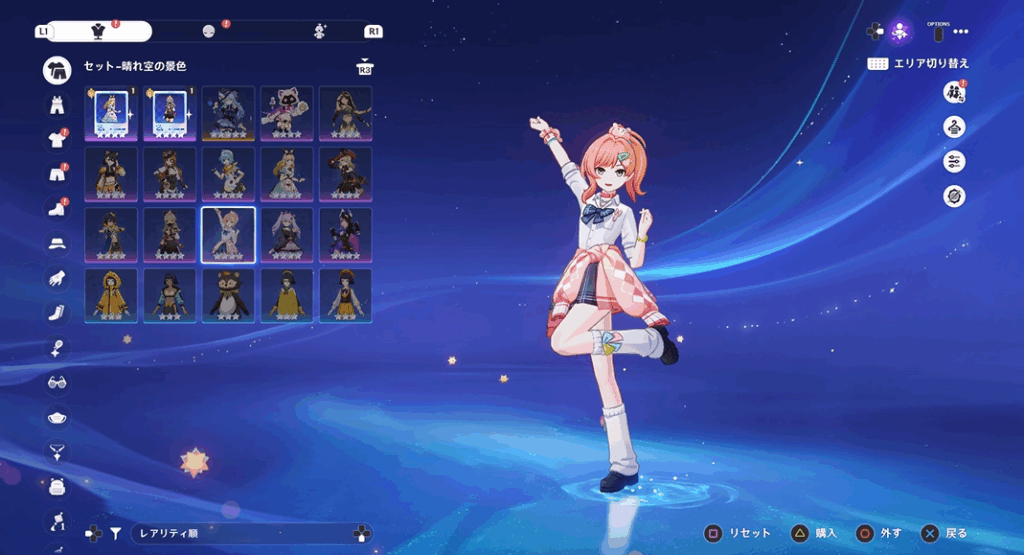Choose the hat category icon

[57, 243]
